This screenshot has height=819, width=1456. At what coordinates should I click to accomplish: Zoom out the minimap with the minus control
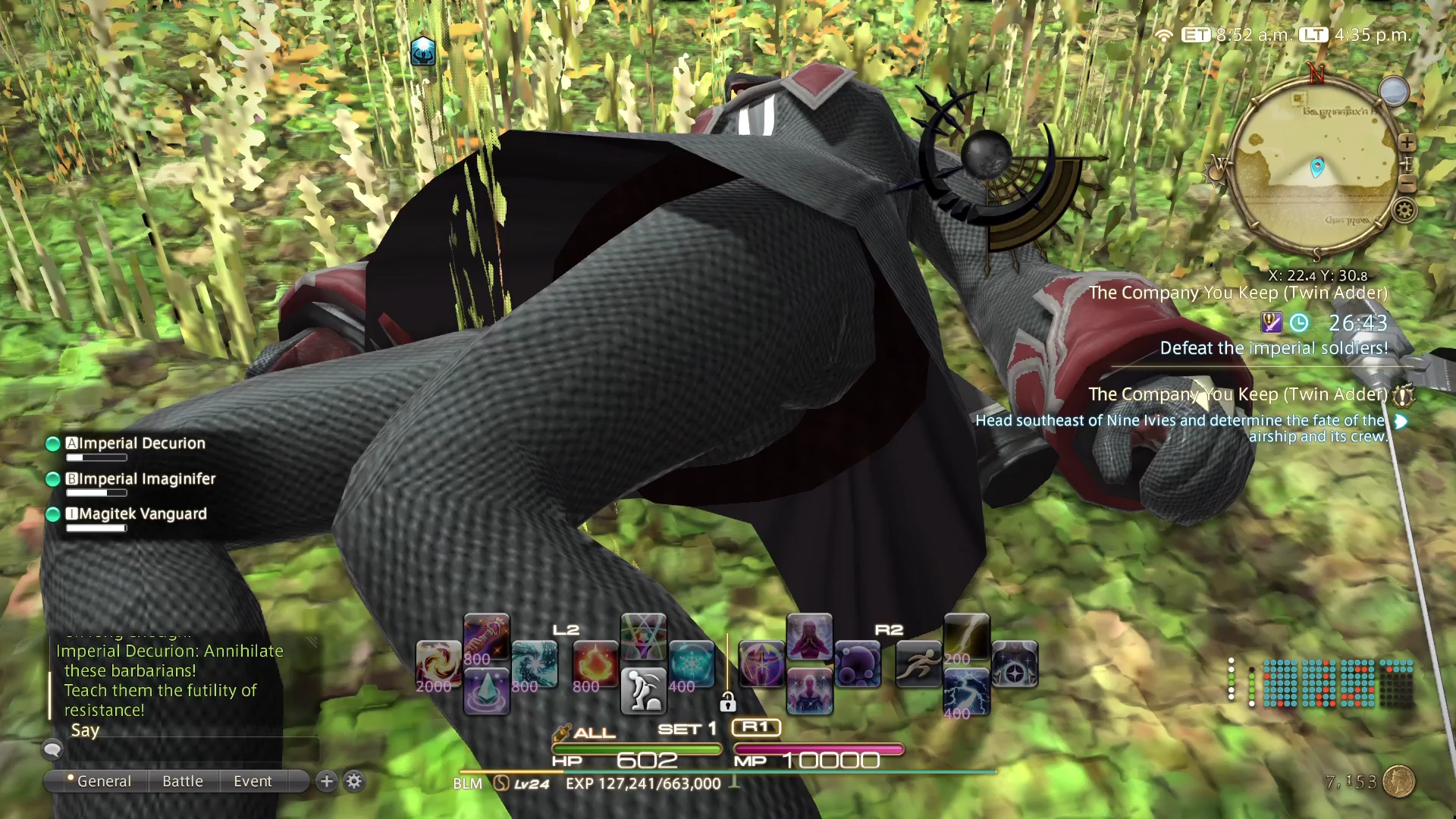pyautogui.click(x=1408, y=185)
